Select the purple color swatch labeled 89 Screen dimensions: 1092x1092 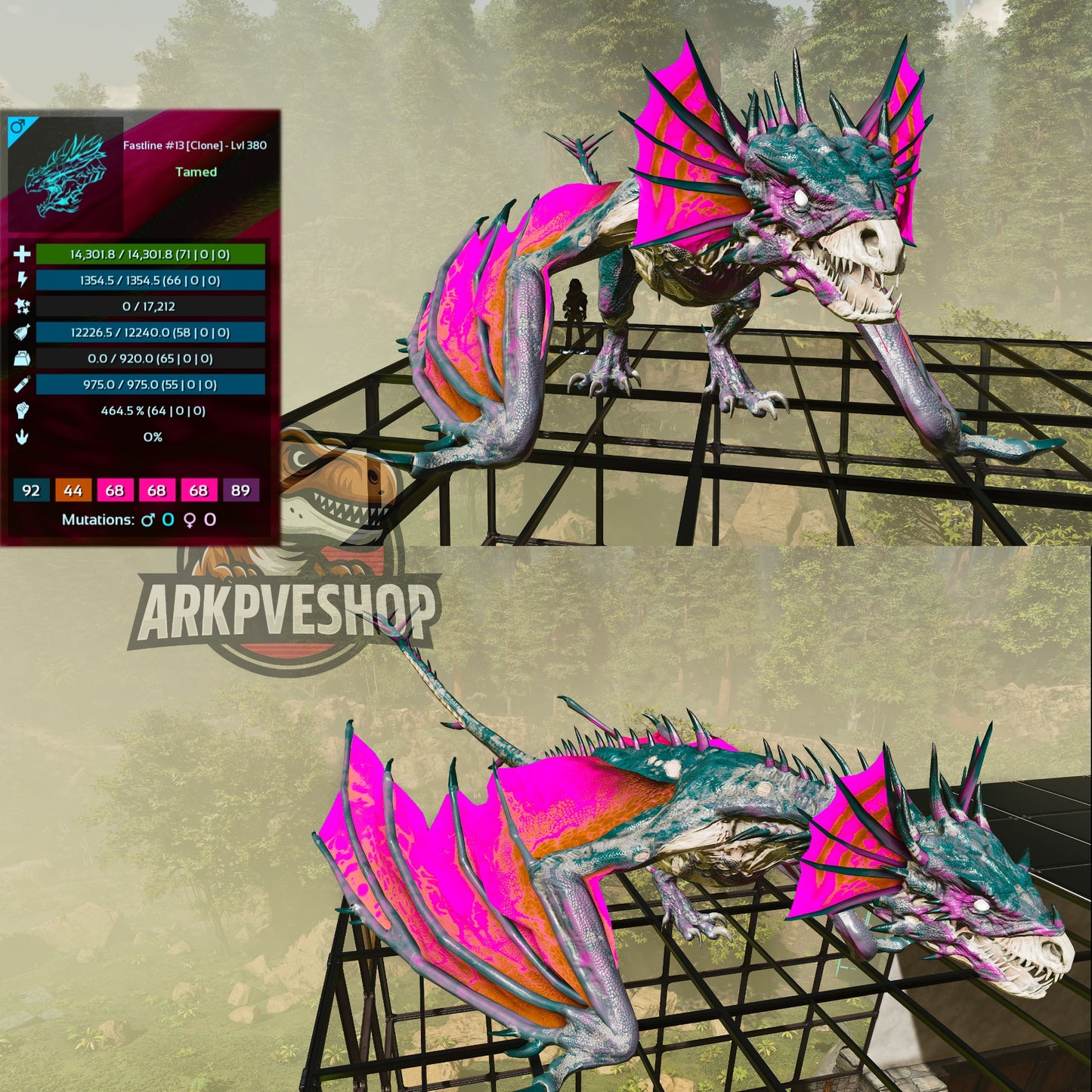click(241, 491)
